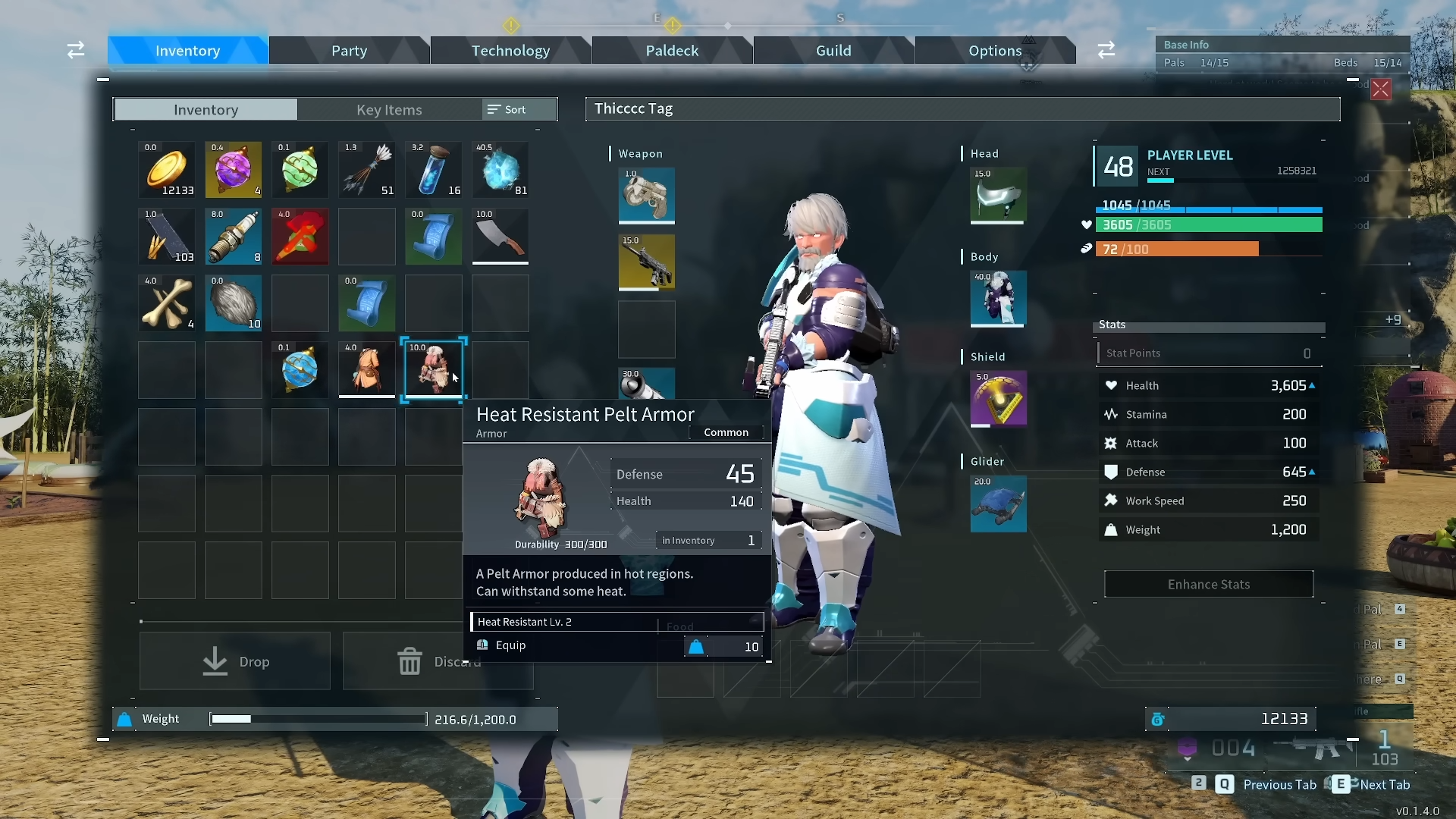1456x819 pixels.
Task: Select the equipped Body armor slot
Action: click(x=998, y=298)
